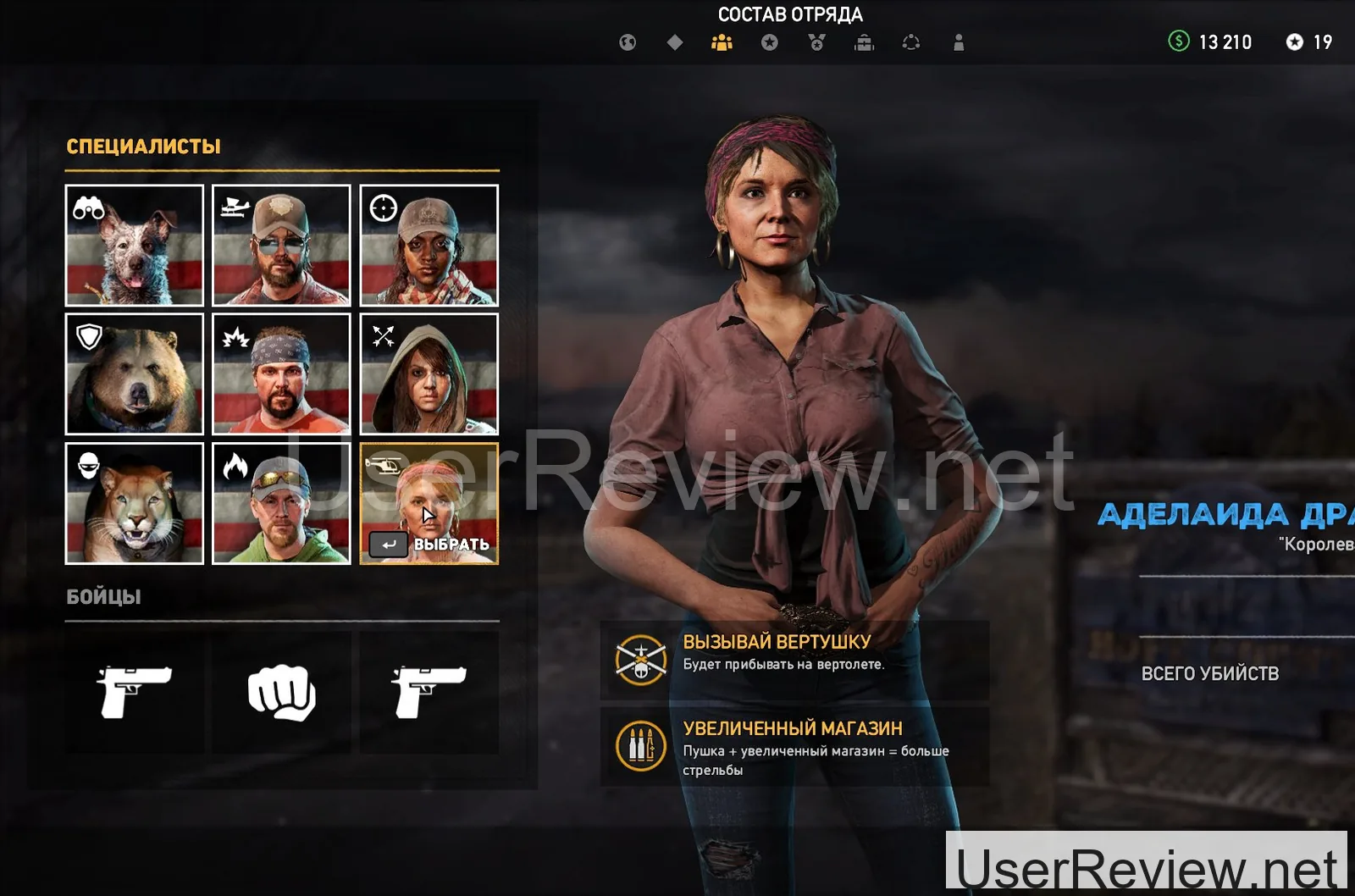Open the single person character tab
The image size is (1355, 896).
point(959,42)
